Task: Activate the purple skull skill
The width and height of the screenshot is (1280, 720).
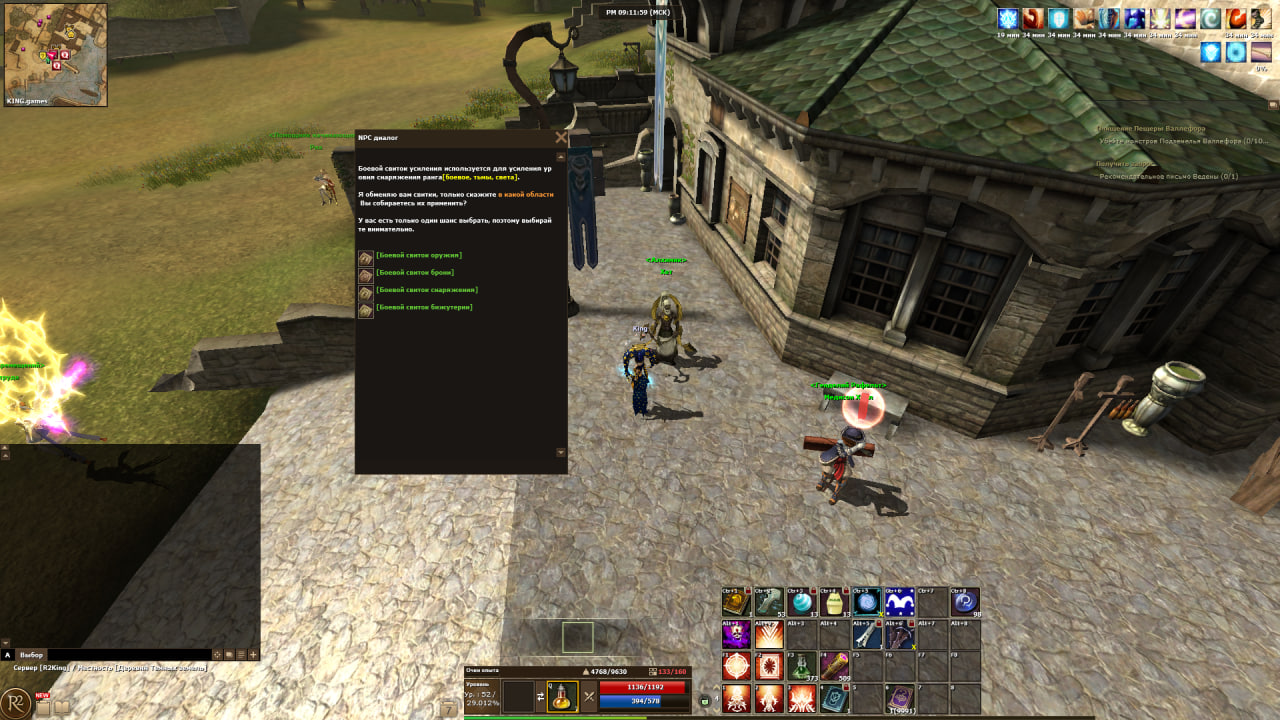Action: (737, 635)
